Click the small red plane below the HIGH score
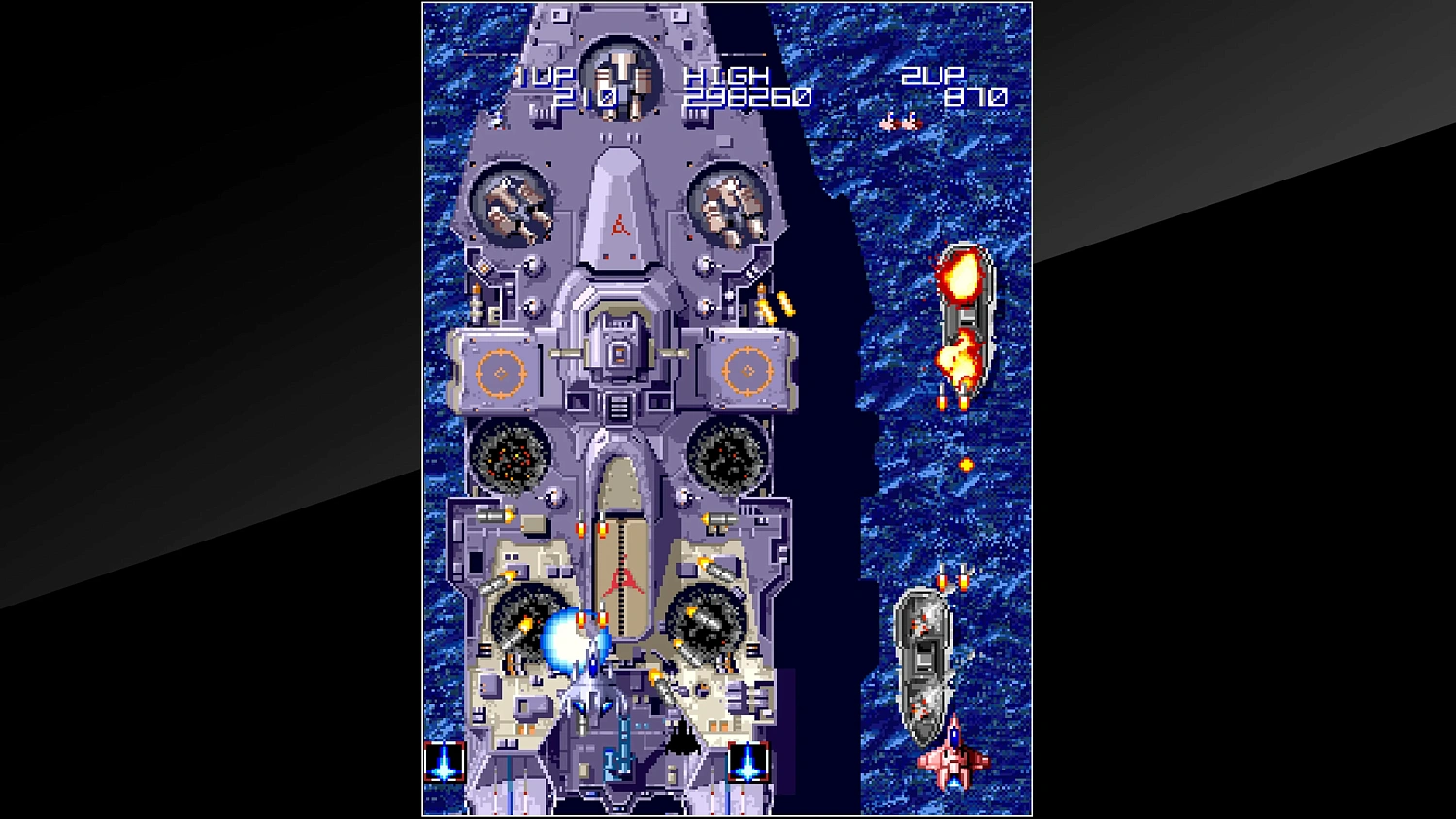This screenshot has width=1456, height=819. pyautogui.click(x=902, y=122)
